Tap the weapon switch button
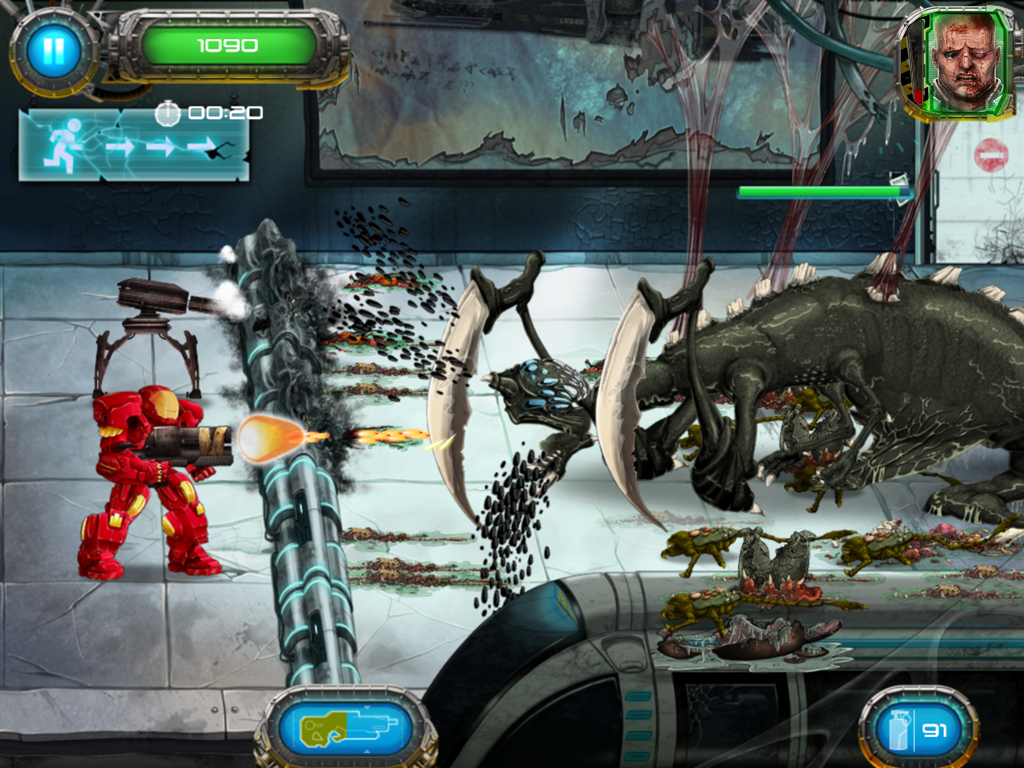Viewport: 1024px width, 768px height. pos(345,729)
